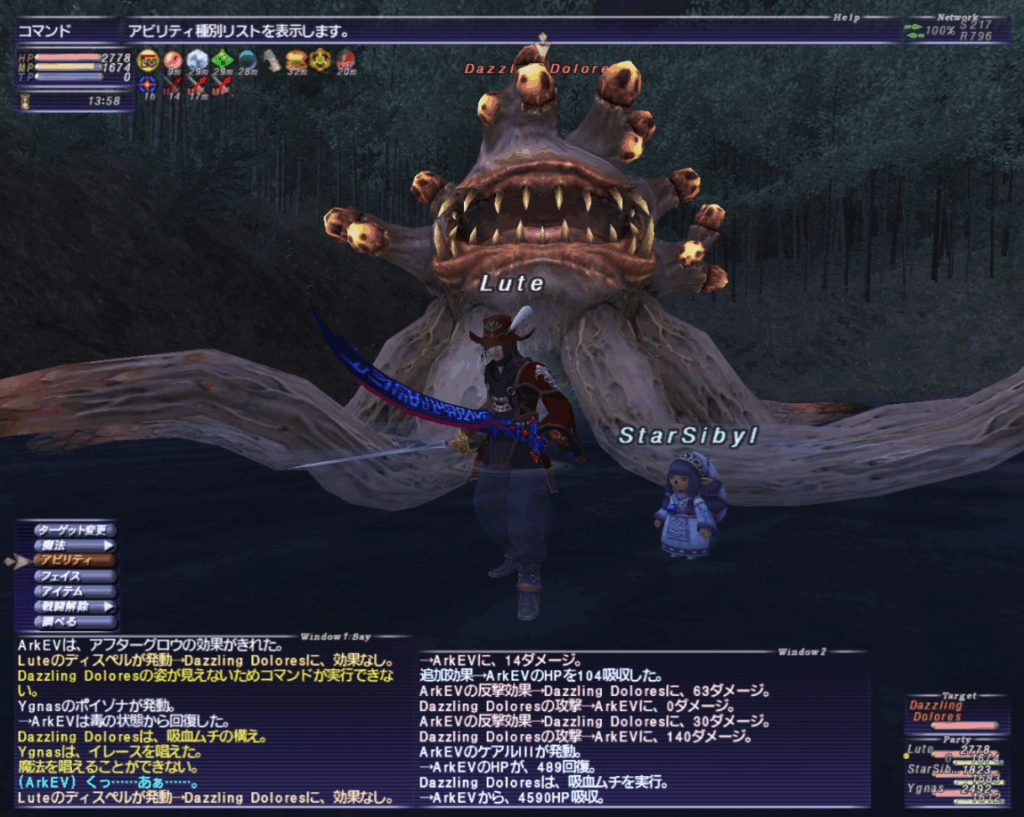
Task: Choose 戦闘解除 to disengage from battle
Action: tap(74, 606)
